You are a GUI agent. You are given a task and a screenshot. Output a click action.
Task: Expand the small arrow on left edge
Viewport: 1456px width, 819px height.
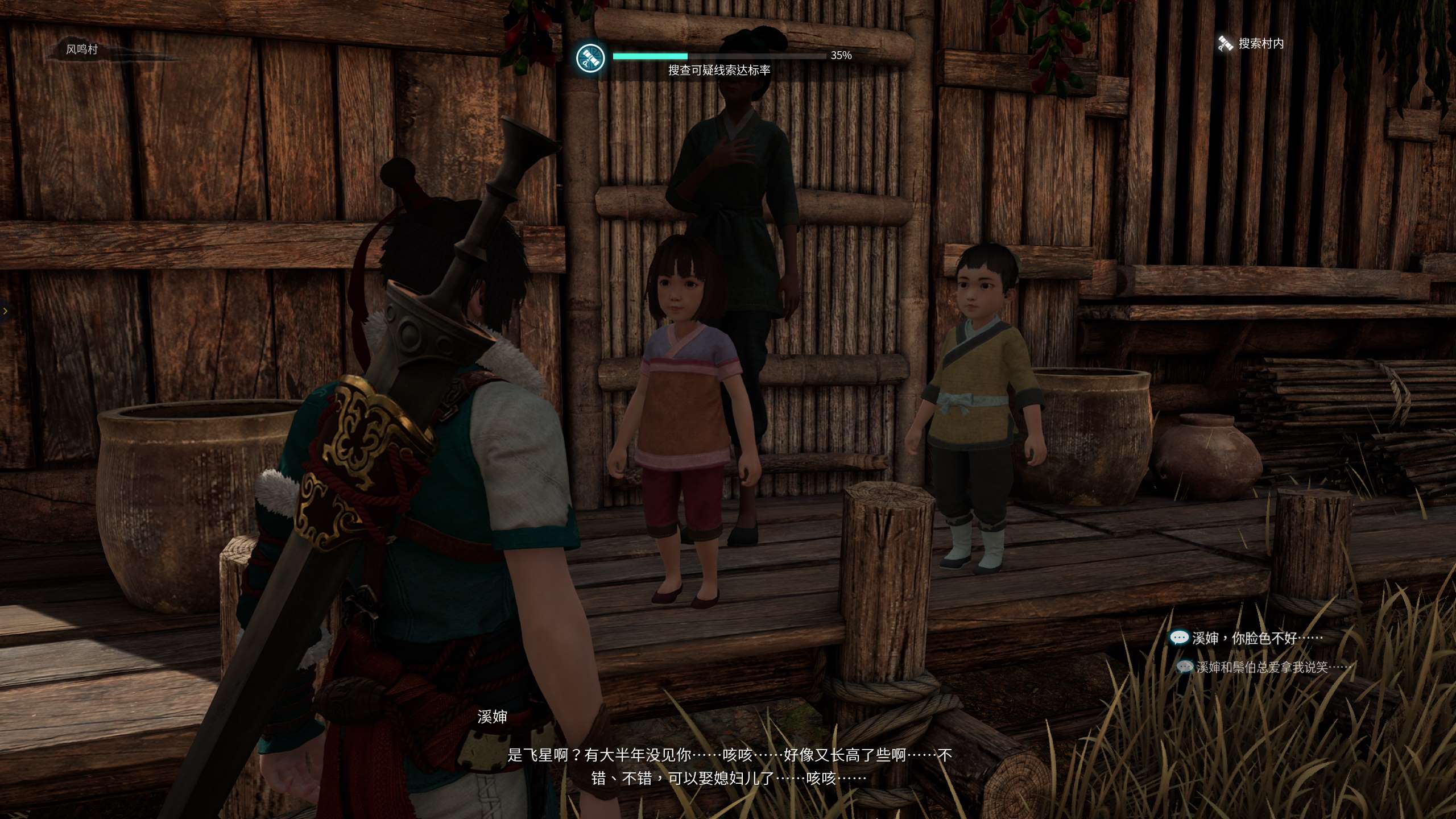coord(5,311)
